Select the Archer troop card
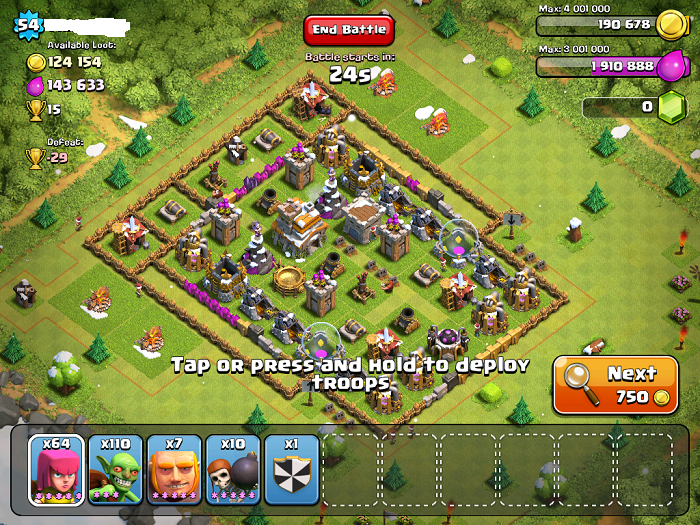This screenshot has height=525, width=700. pos(57,469)
